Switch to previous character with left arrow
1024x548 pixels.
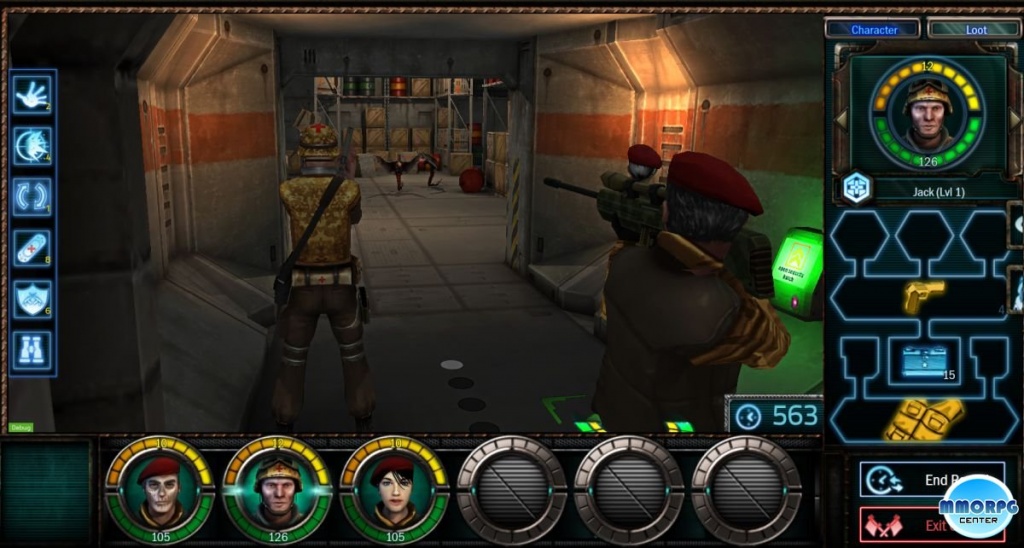[841, 119]
